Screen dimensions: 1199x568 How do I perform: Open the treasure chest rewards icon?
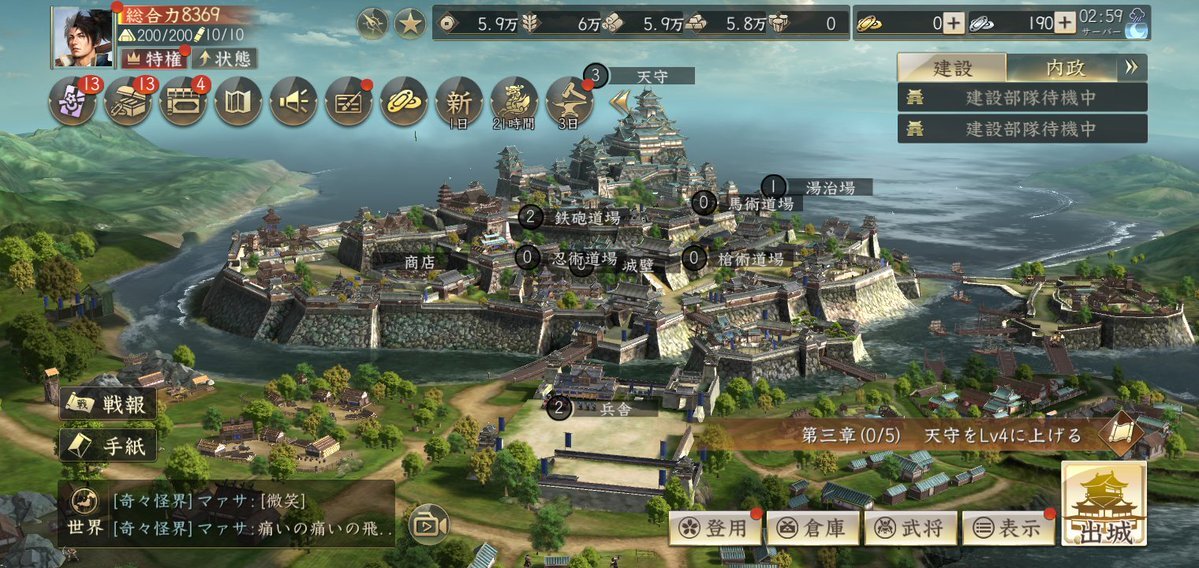click(x=128, y=101)
